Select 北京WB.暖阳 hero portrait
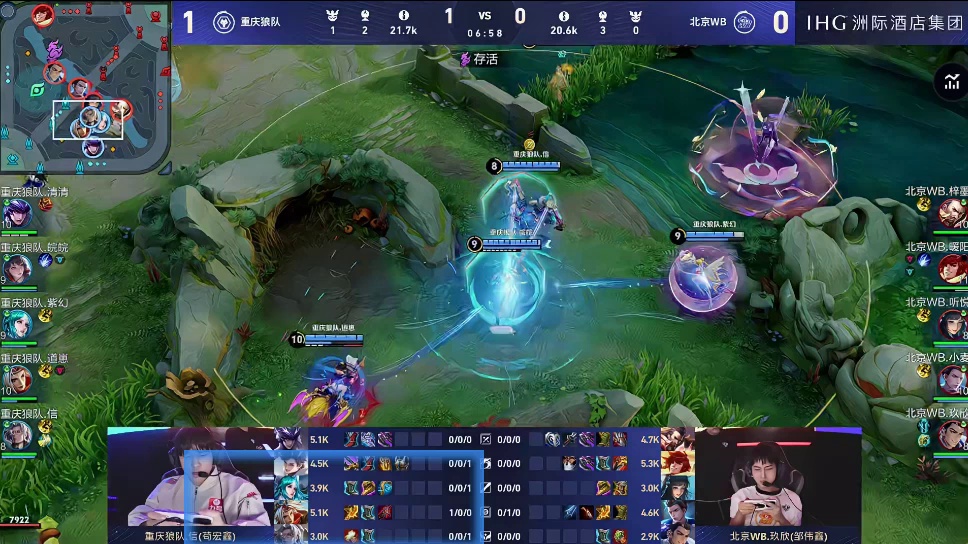Viewport: 968px width, 544px height. point(951,268)
